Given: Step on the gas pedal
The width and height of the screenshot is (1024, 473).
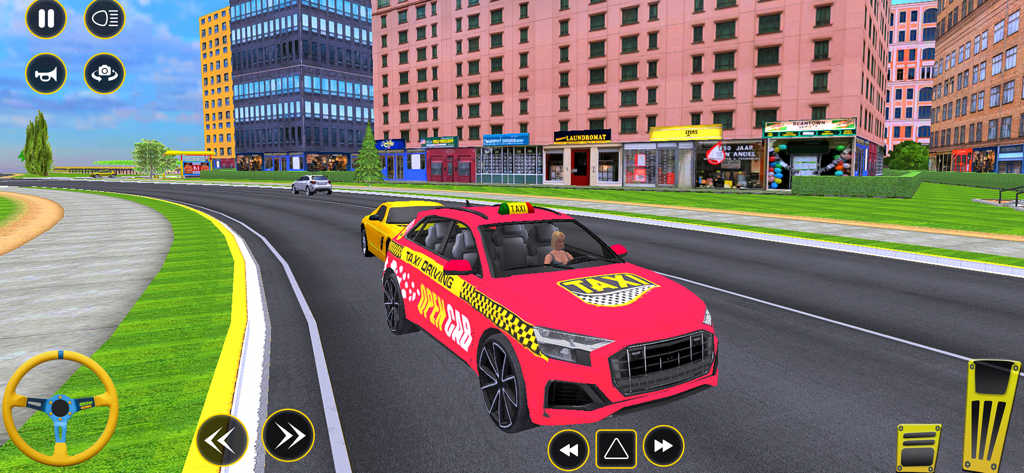Looking at the screenshot, I should [x=991, y=413].
